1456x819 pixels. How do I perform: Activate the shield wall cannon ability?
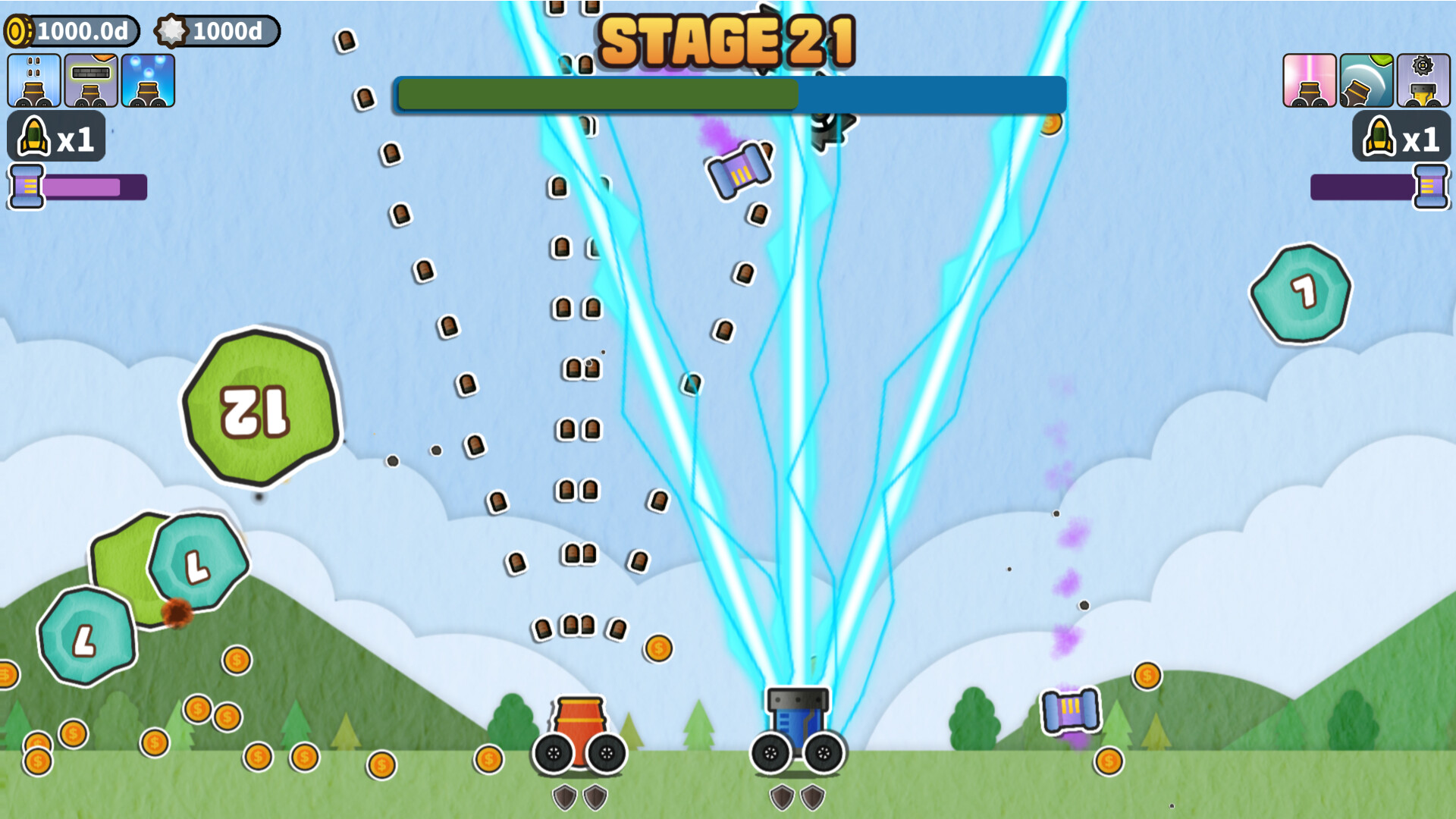93,80
